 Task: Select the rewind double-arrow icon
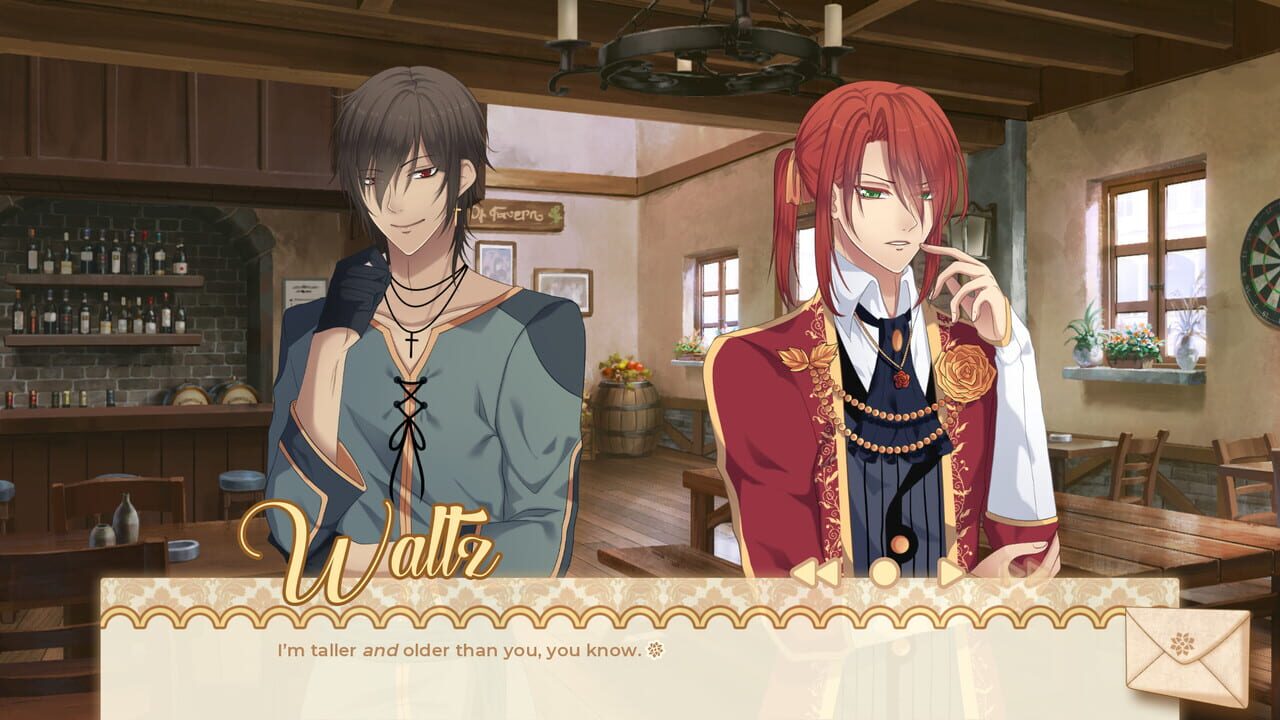(818, 572)
